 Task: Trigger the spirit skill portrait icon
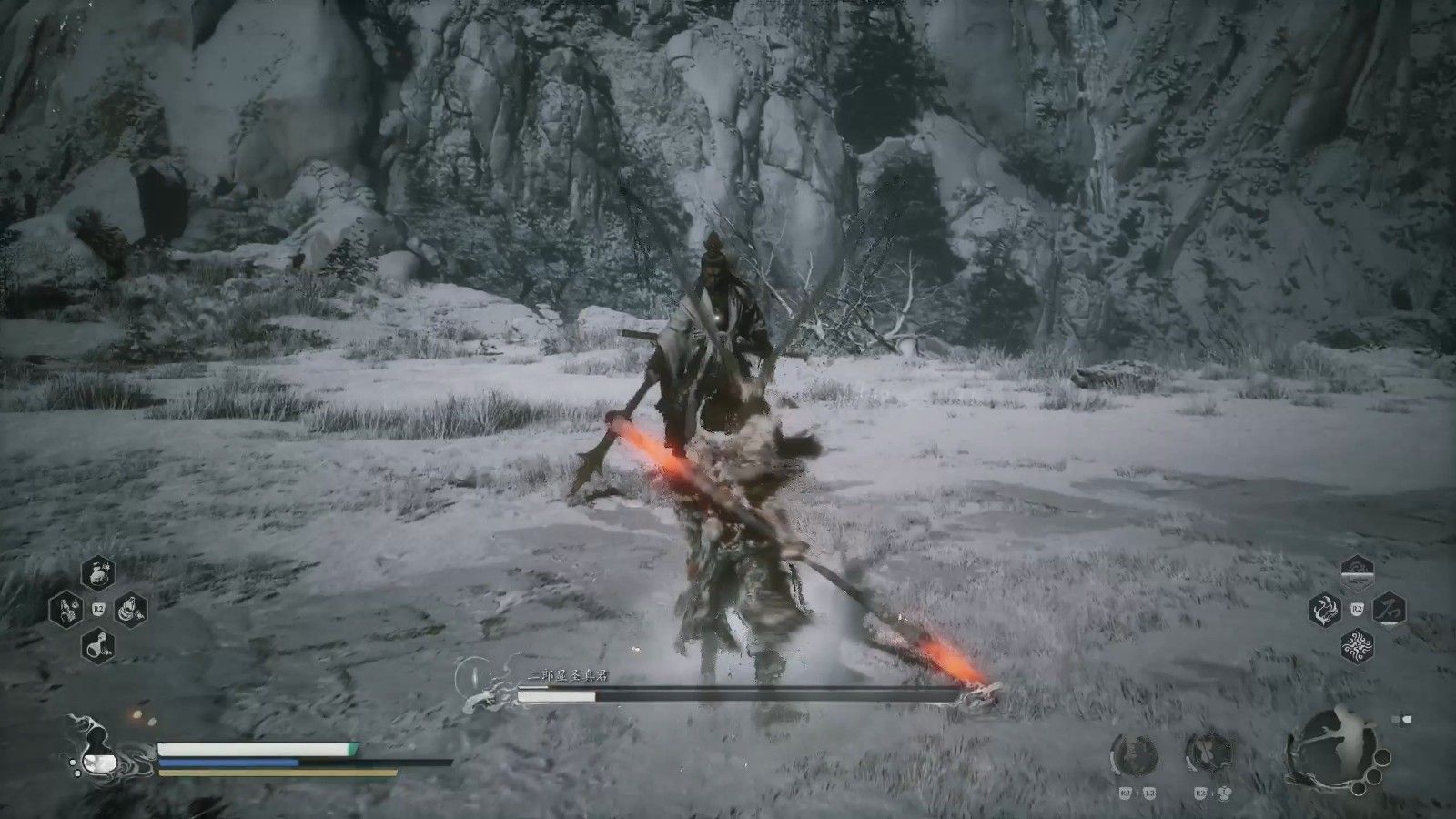click(1134, 756)
